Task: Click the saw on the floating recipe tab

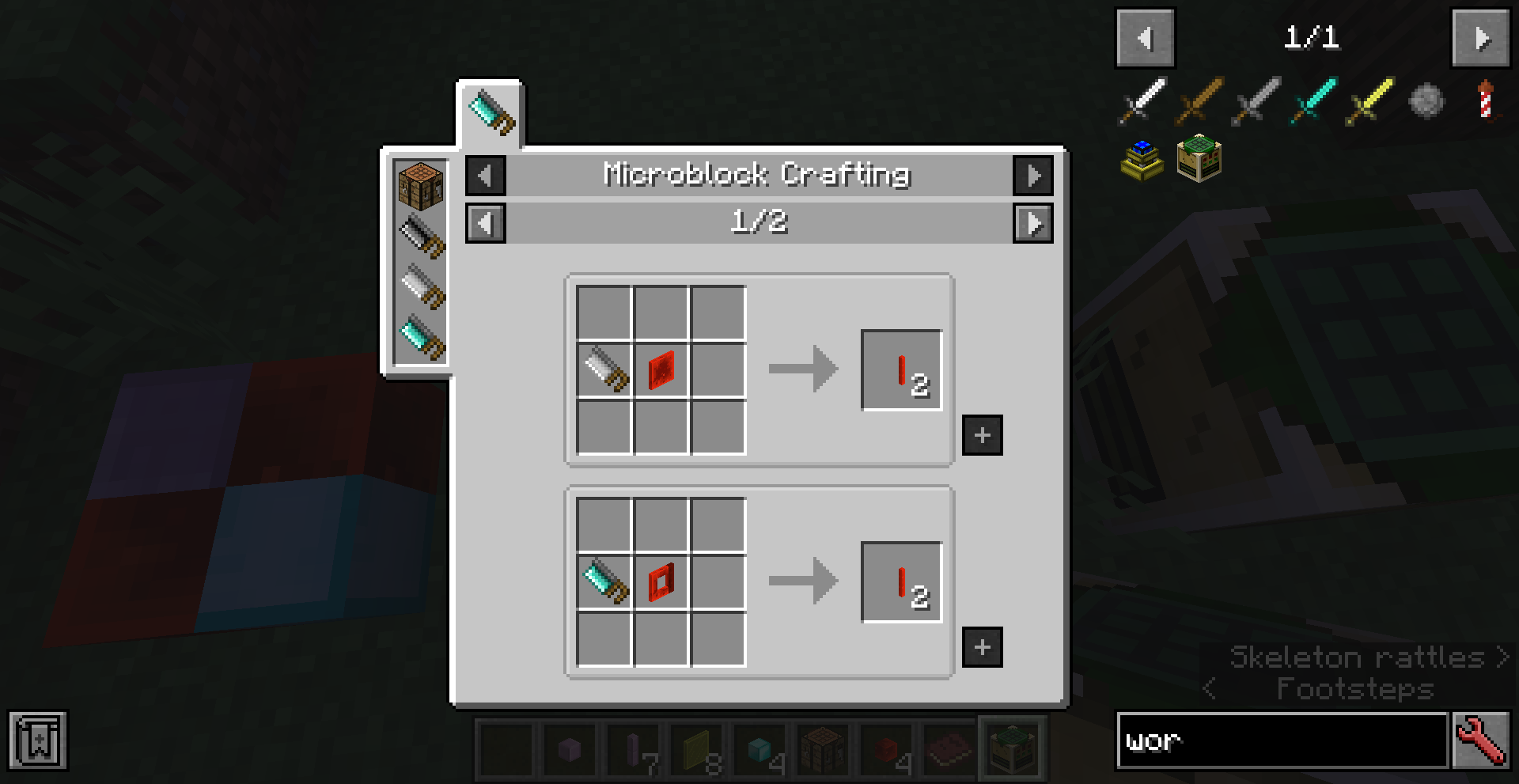Action: tap(491, 112)
